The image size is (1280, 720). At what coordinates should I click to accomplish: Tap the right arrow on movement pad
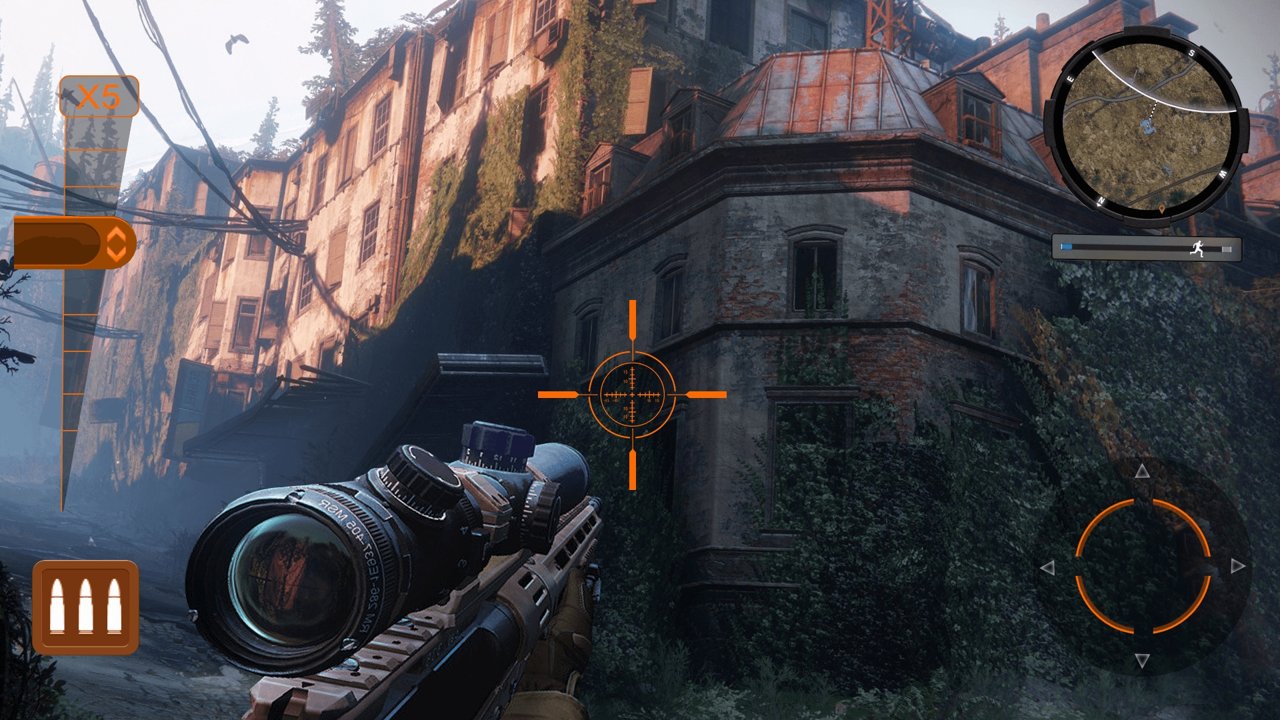tap(1238, 566)
